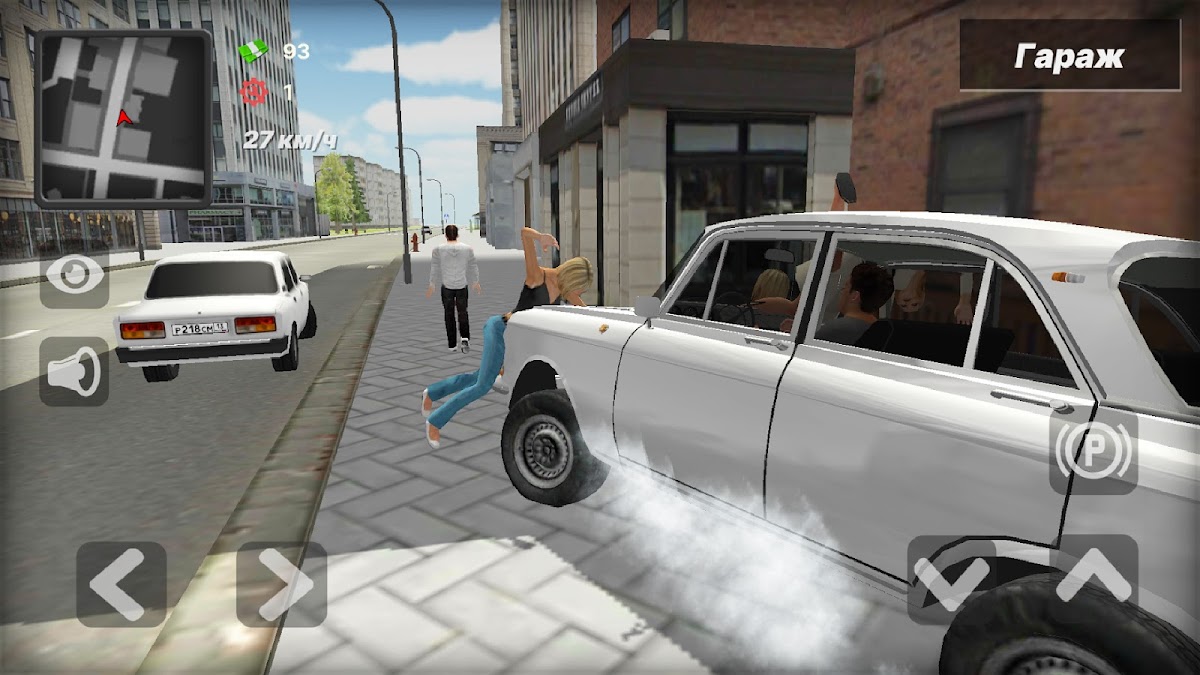Open the Гараж (Garage) menu

(1069, 56)
